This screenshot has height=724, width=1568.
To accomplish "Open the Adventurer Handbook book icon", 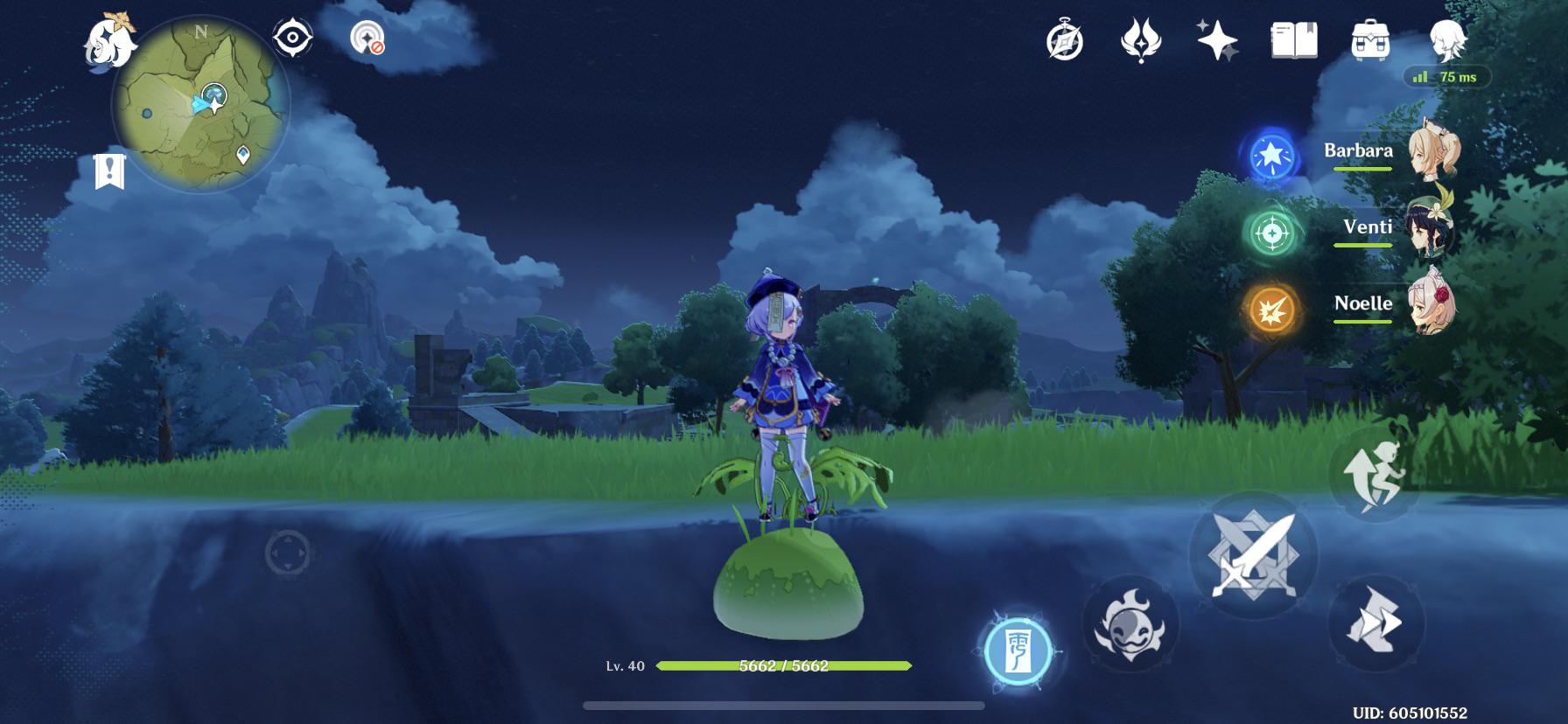I will pyautogui.click(x=1294, y=40).
